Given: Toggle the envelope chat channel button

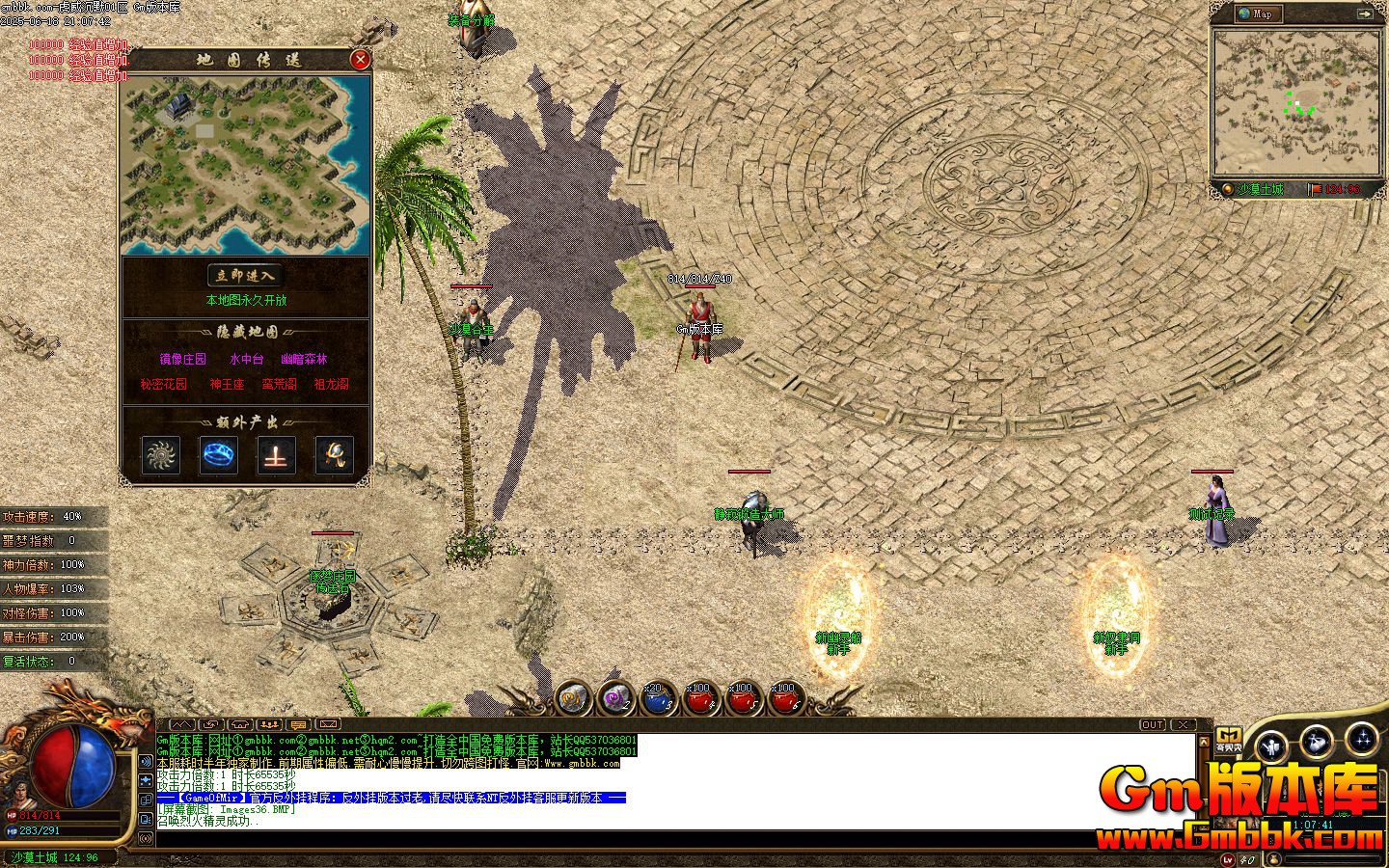Looking at the screenshot, I should (x=328, y=724).
